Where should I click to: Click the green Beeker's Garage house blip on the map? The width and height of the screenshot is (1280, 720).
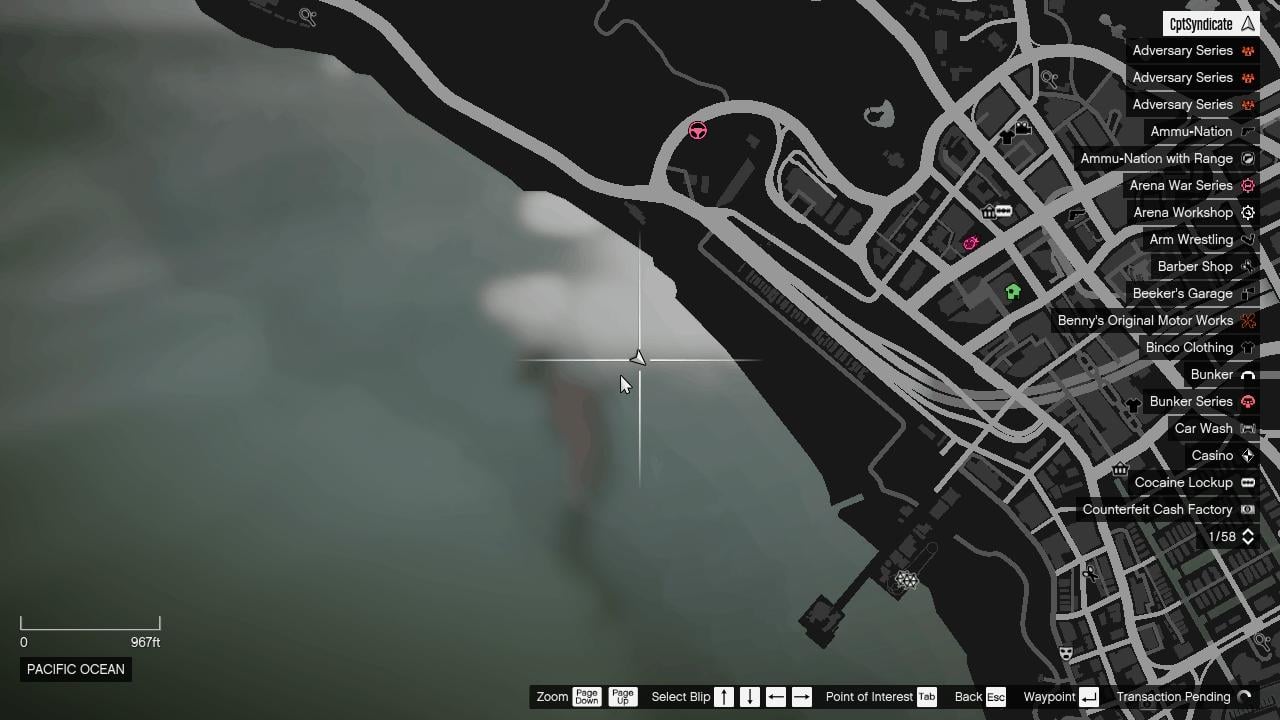1013,291
